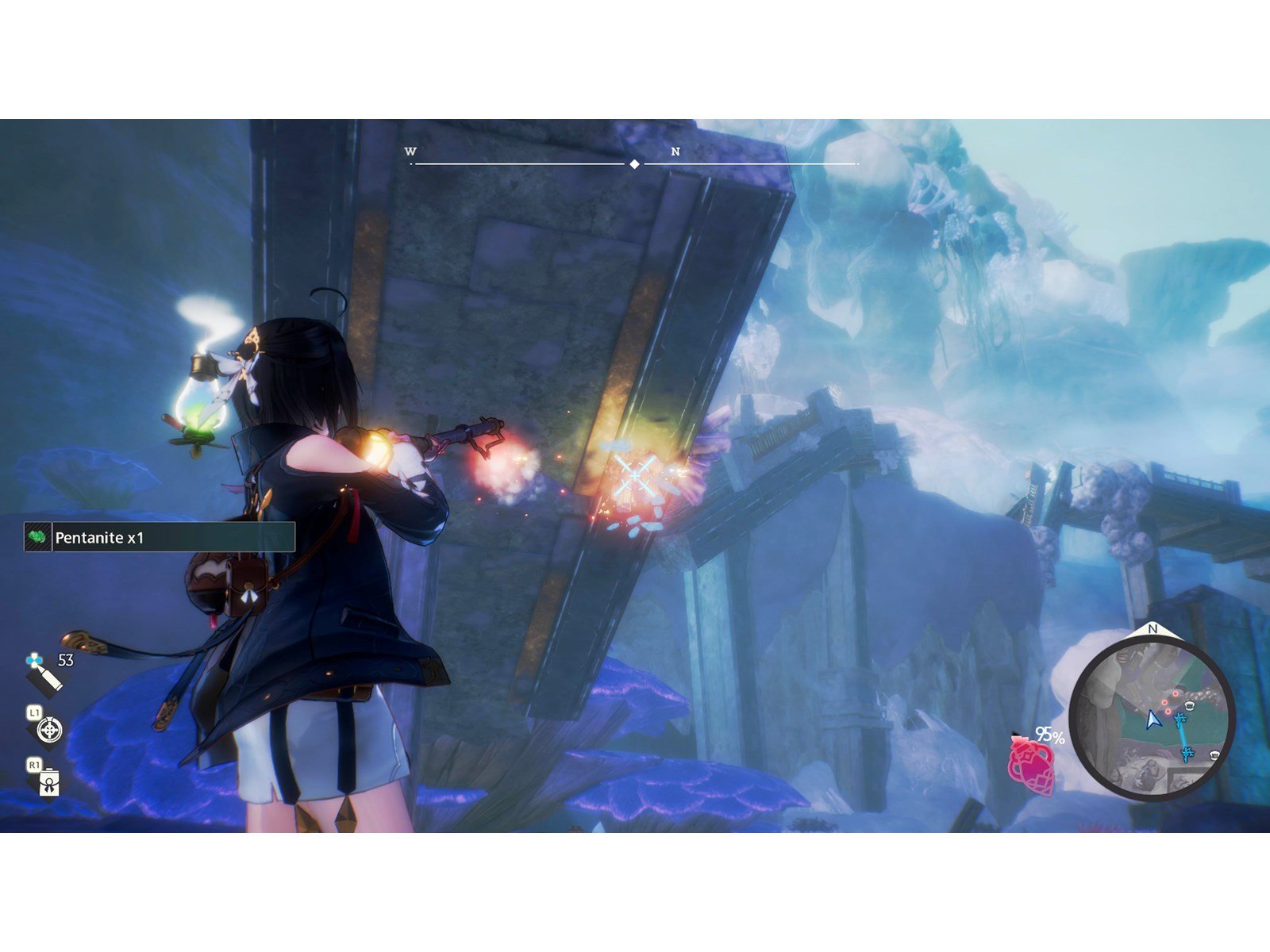Click the player arrow on the minimap

[1153, 721]
